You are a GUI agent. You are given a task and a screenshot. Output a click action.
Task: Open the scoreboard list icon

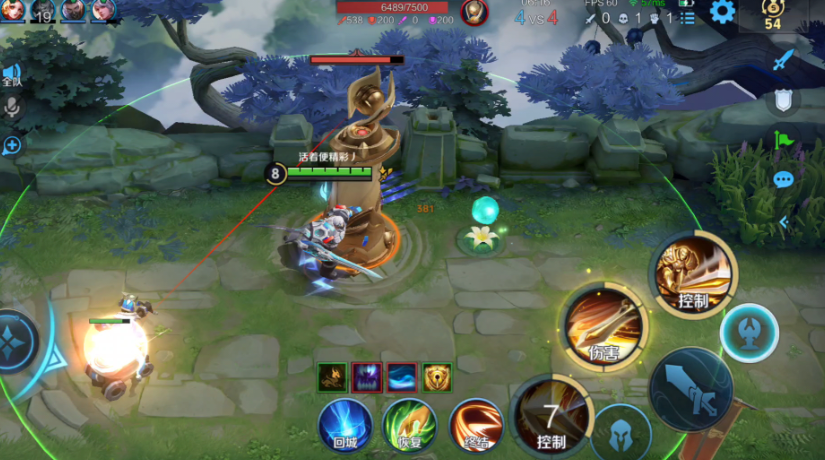pyautogui.click(x=687, y=17)
